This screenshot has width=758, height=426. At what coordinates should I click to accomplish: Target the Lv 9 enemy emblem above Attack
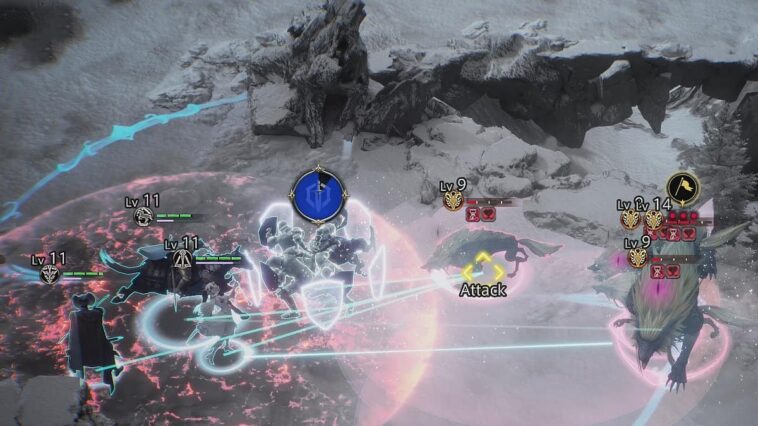[453, 201]
